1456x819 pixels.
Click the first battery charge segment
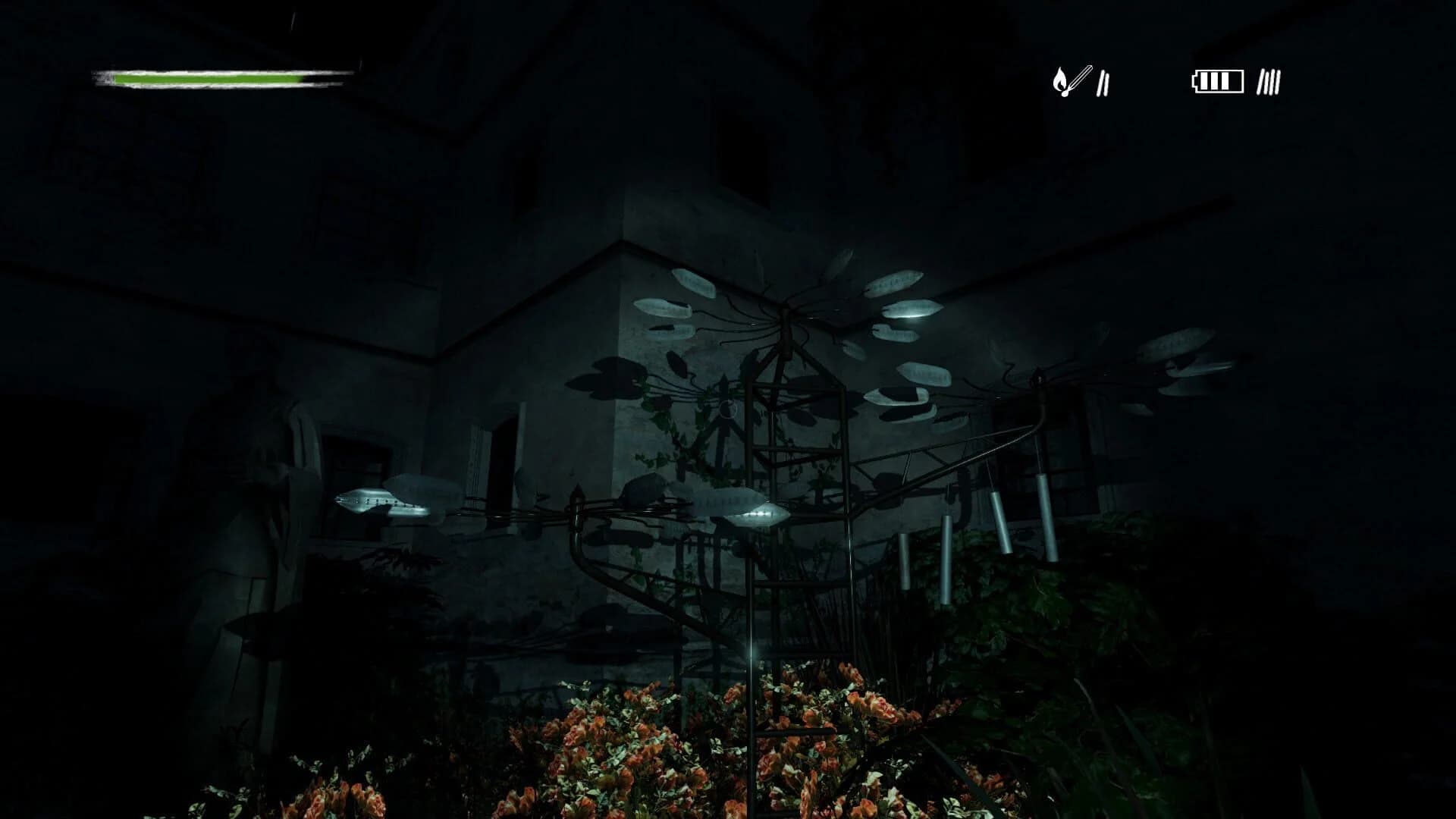click(x=1205, y=81)
